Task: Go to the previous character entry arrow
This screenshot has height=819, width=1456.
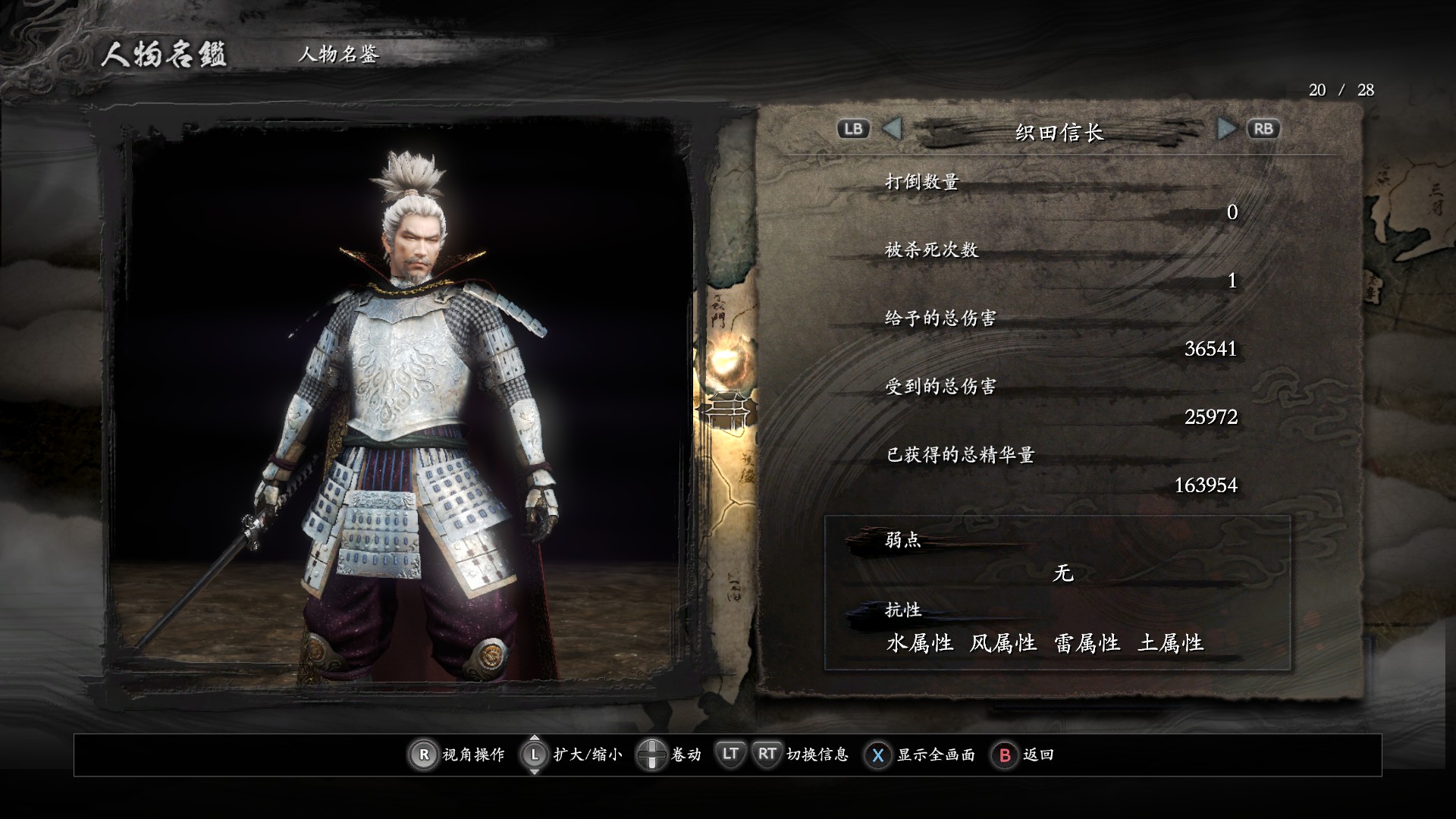Action: coord(893,129)
